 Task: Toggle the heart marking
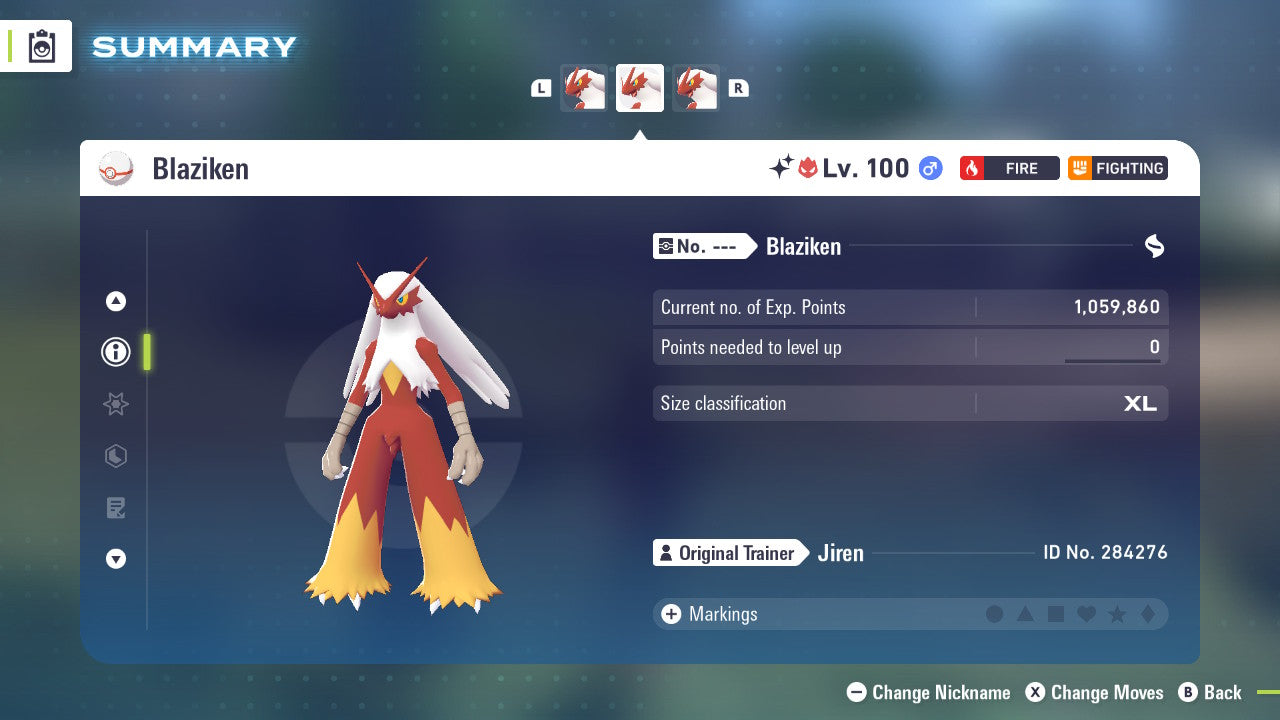(x=1086, y=614)
